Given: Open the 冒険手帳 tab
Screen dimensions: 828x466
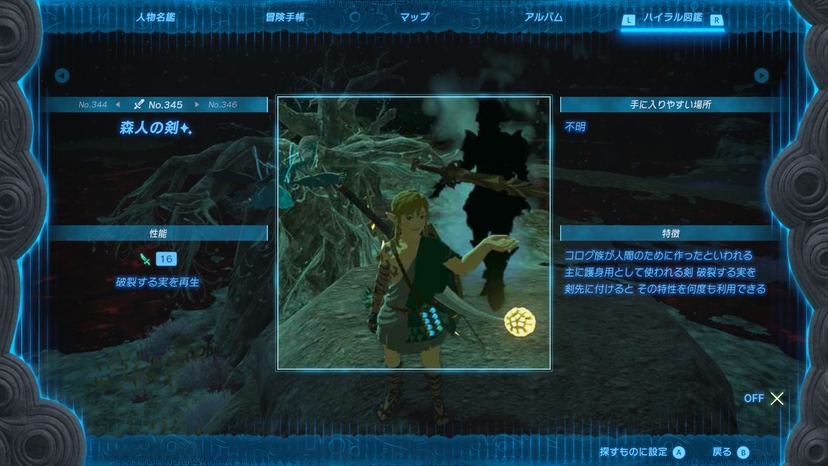Looking at the screenshot, I should (285, 18).
